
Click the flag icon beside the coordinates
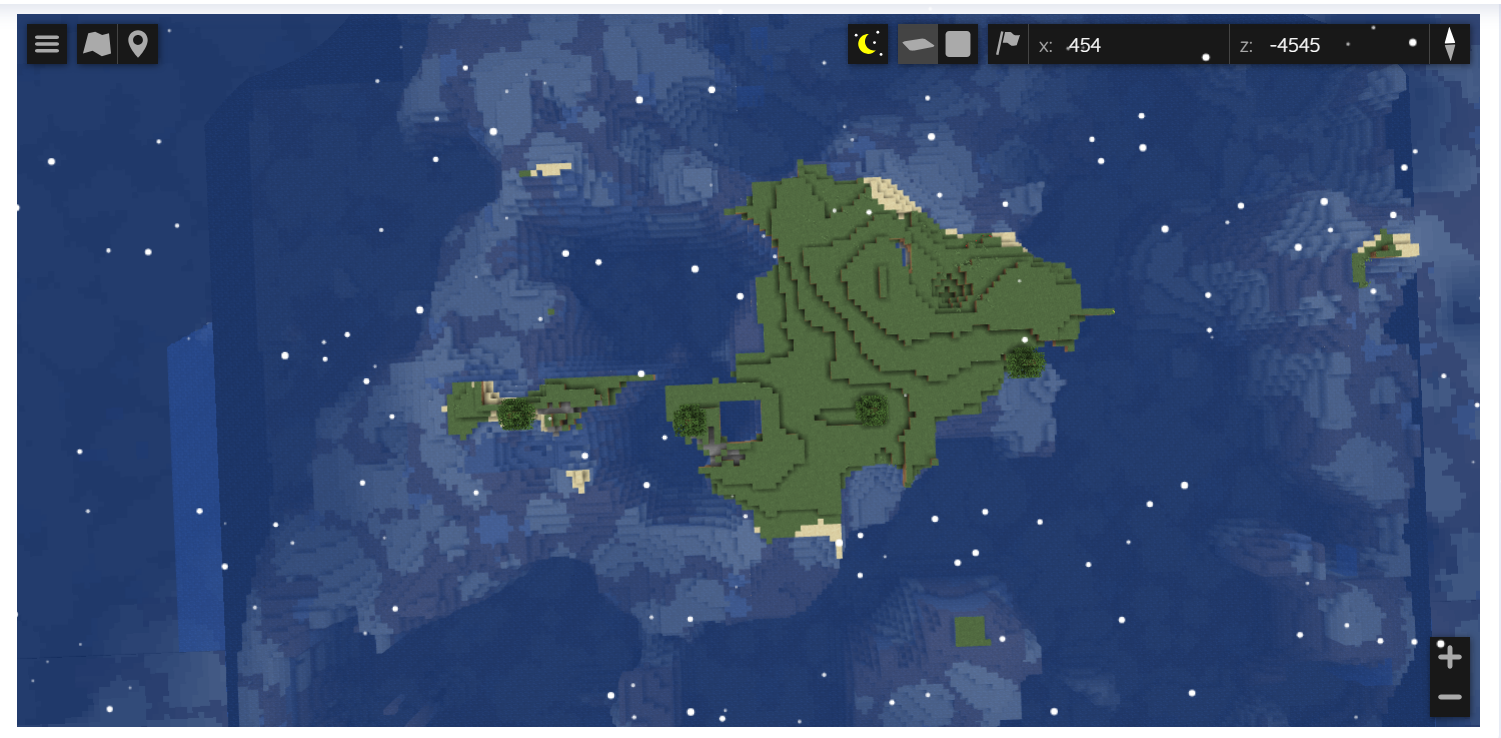1009,44
